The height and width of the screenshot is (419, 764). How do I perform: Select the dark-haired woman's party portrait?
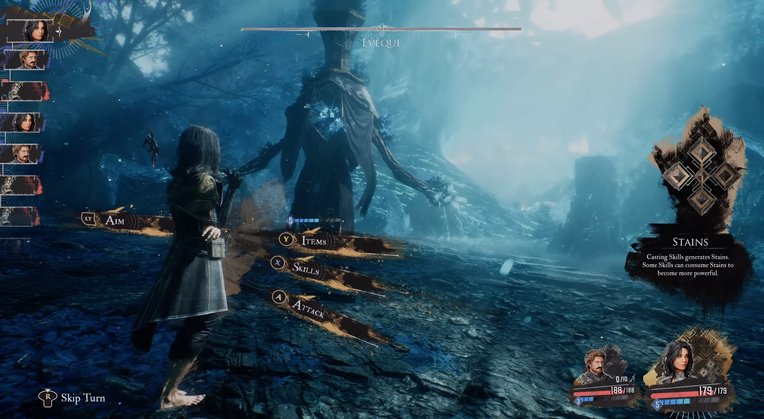[680, 363]
